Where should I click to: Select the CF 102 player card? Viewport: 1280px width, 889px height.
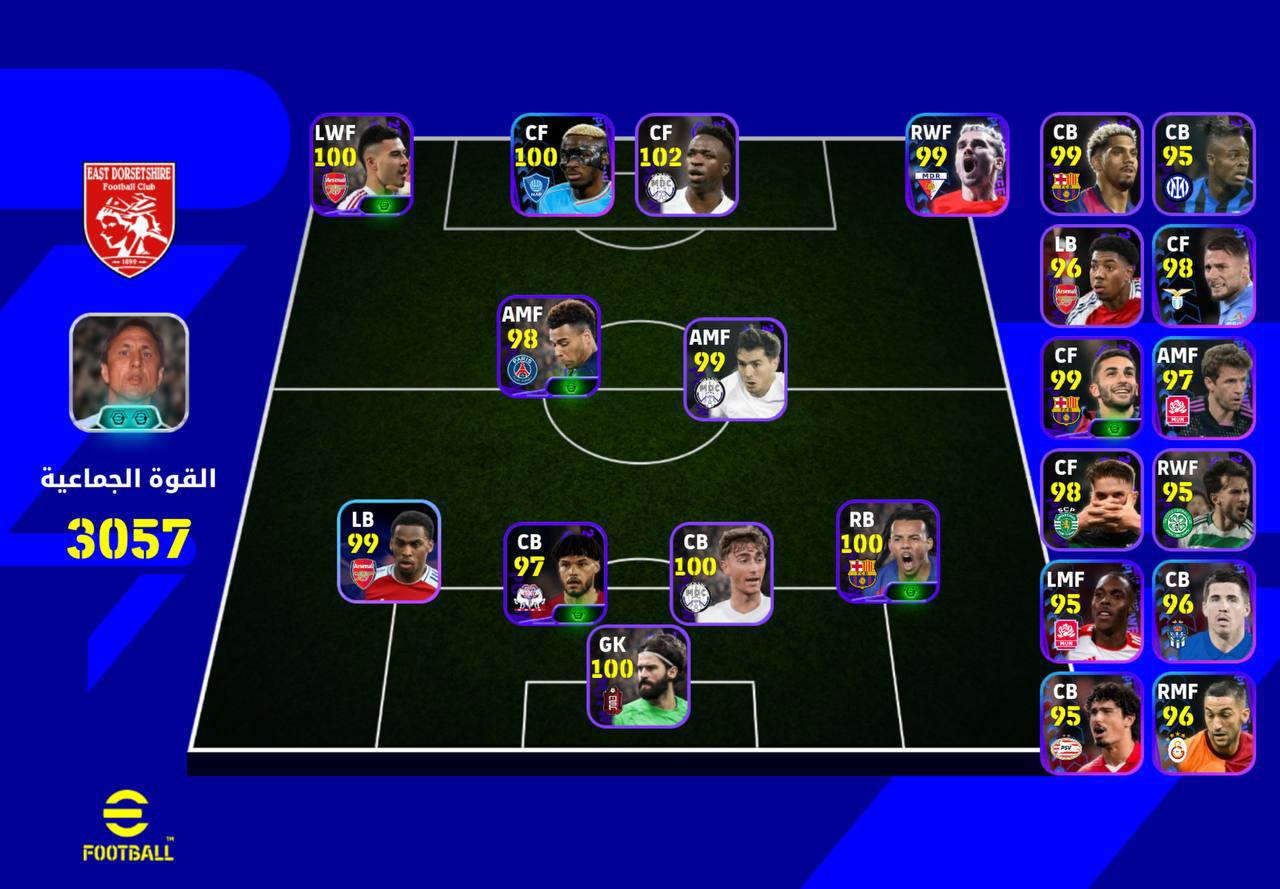(x=687, y=164)
